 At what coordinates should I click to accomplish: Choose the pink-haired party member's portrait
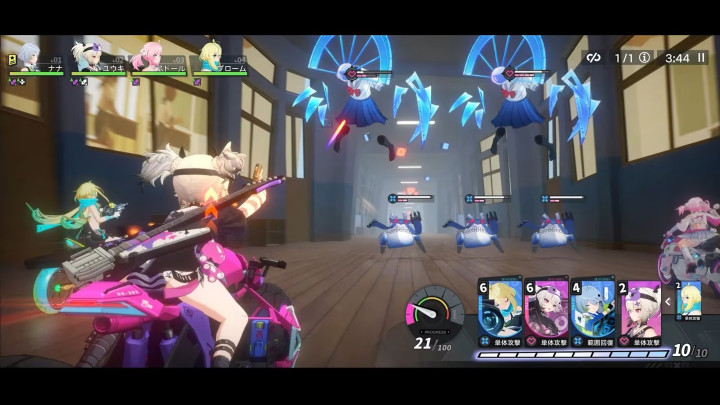pyautogui.click(x=150, y=54)
